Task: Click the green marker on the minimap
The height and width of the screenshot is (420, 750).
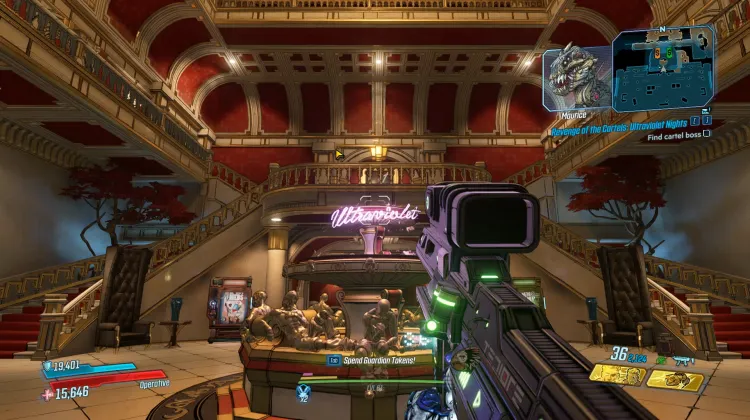Action: tap(670, 52)
